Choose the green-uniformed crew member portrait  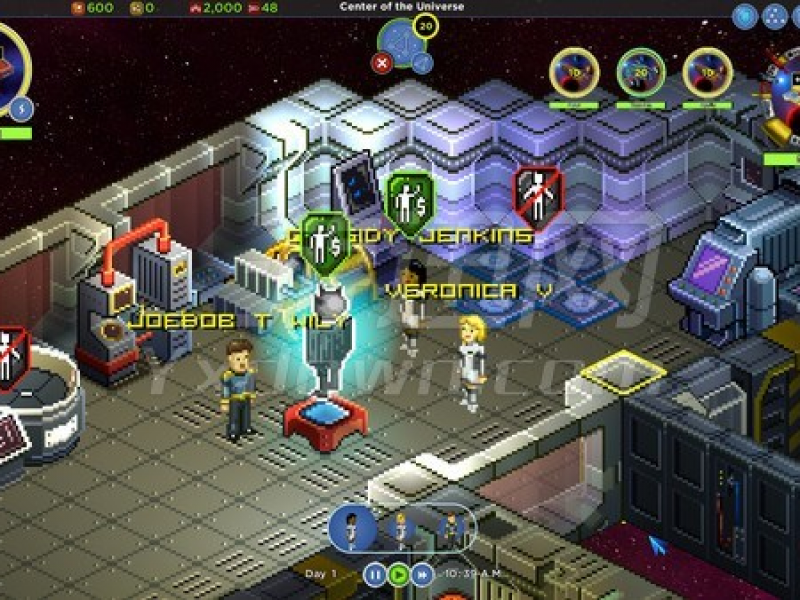(x=450, y=526)
